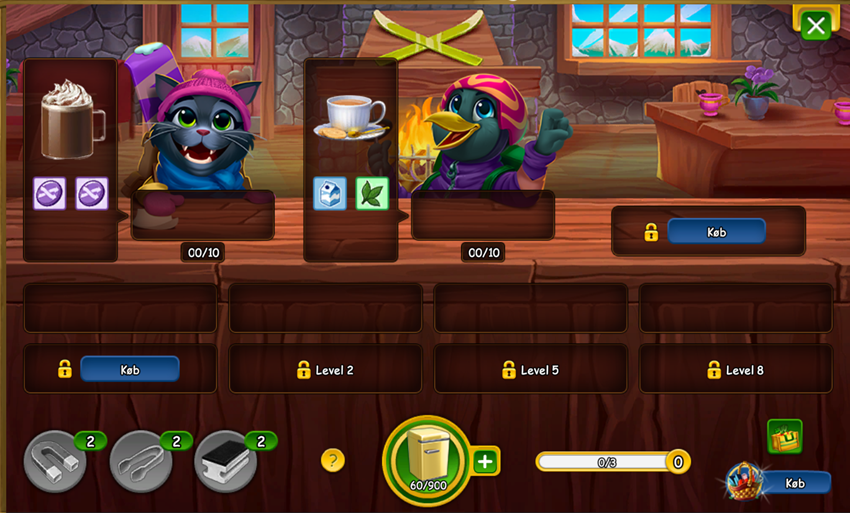
Task: Select the locked Level 8 slot
Action: tap(735, 370)
